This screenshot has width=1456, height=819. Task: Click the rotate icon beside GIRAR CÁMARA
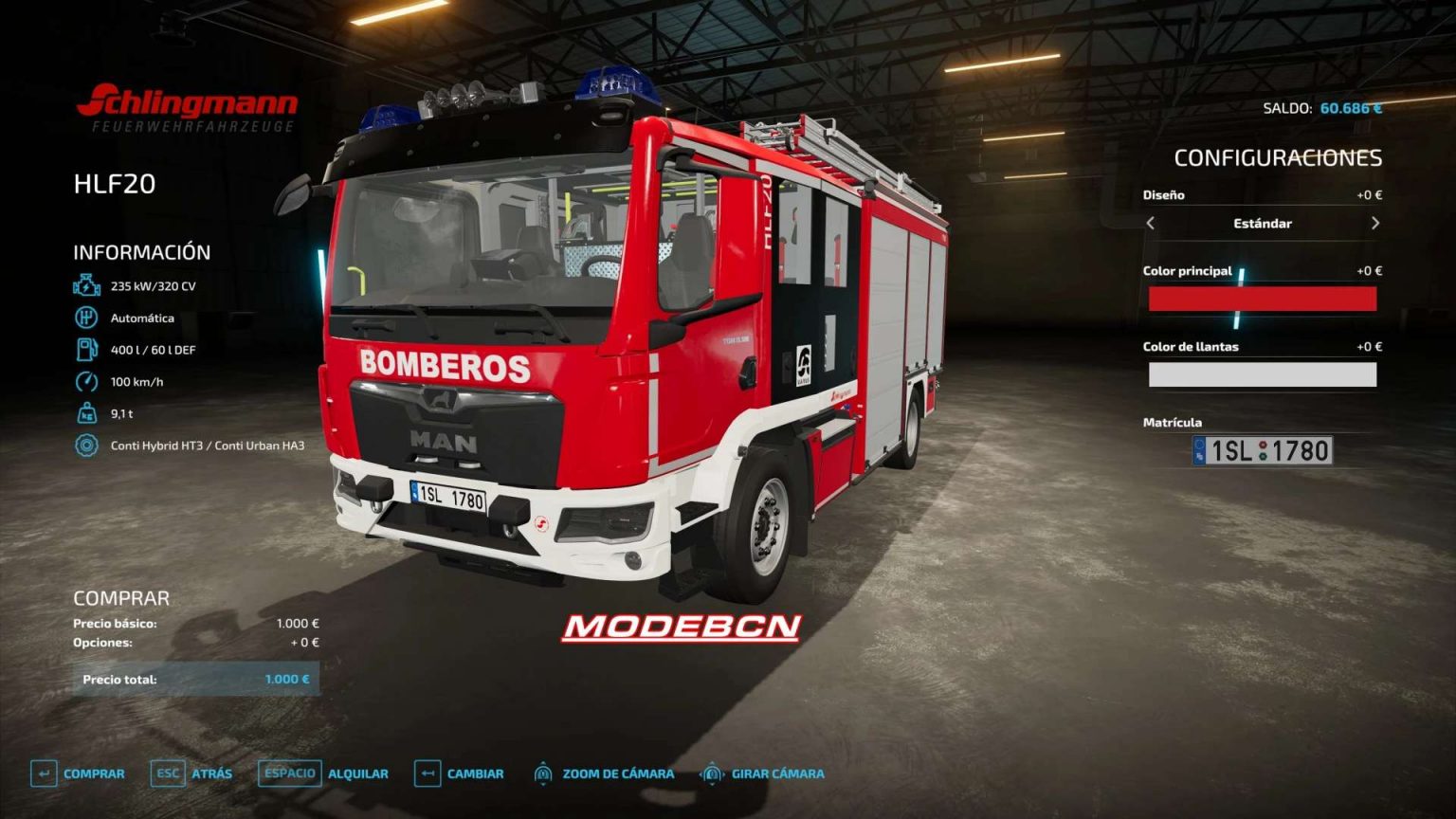[711, 773]
